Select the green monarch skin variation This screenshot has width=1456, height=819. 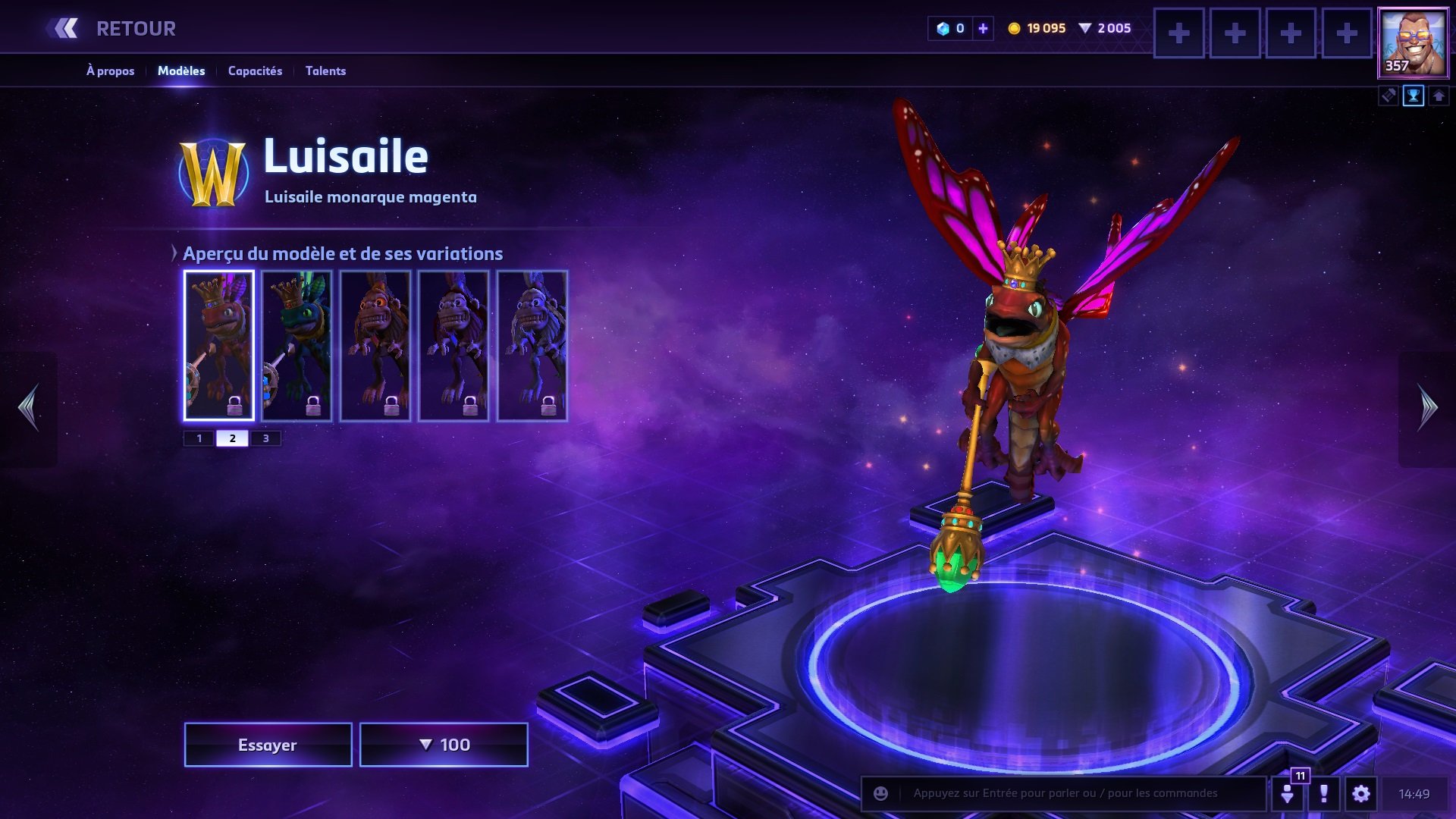tap(297, 346)
